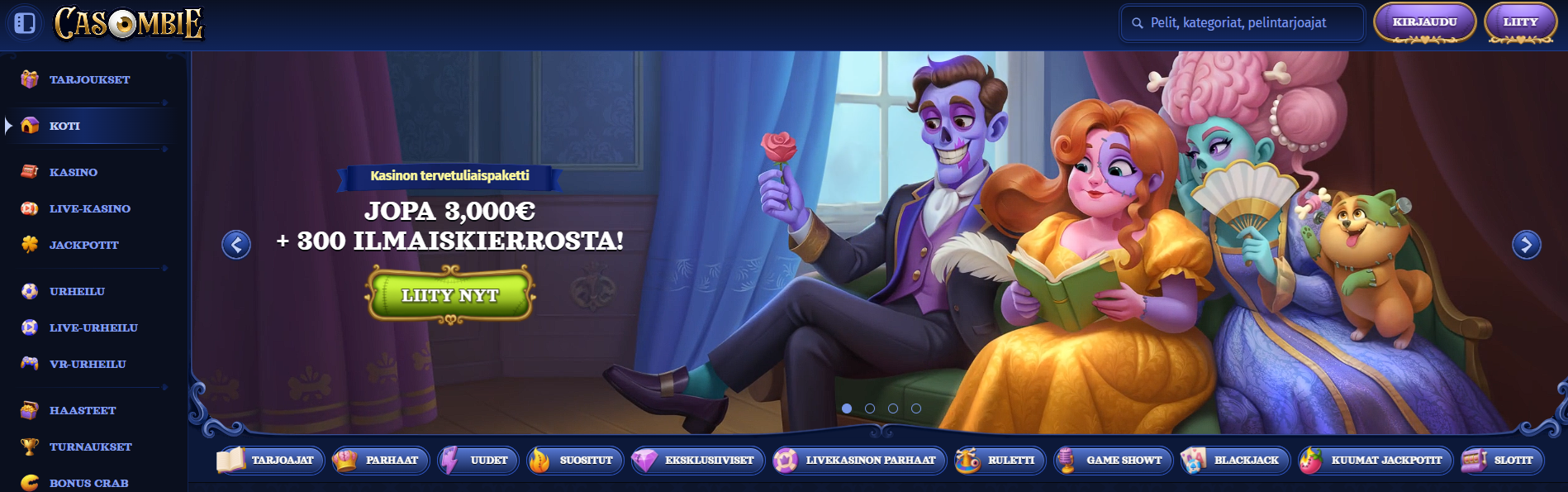Image resolution: width=1568 pixels, height=492 pixels.
Task: Click the Casombie logo
Action: pyautogui.click(x=129, y=23)
